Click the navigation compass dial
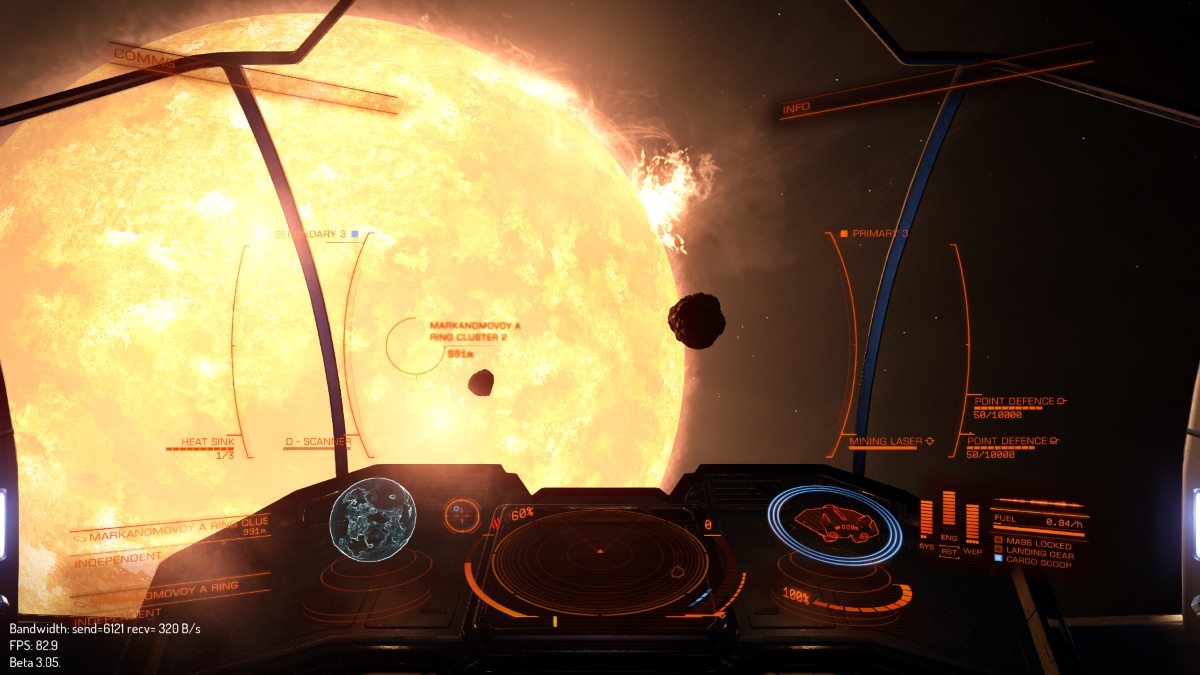 tap(461, 515)
